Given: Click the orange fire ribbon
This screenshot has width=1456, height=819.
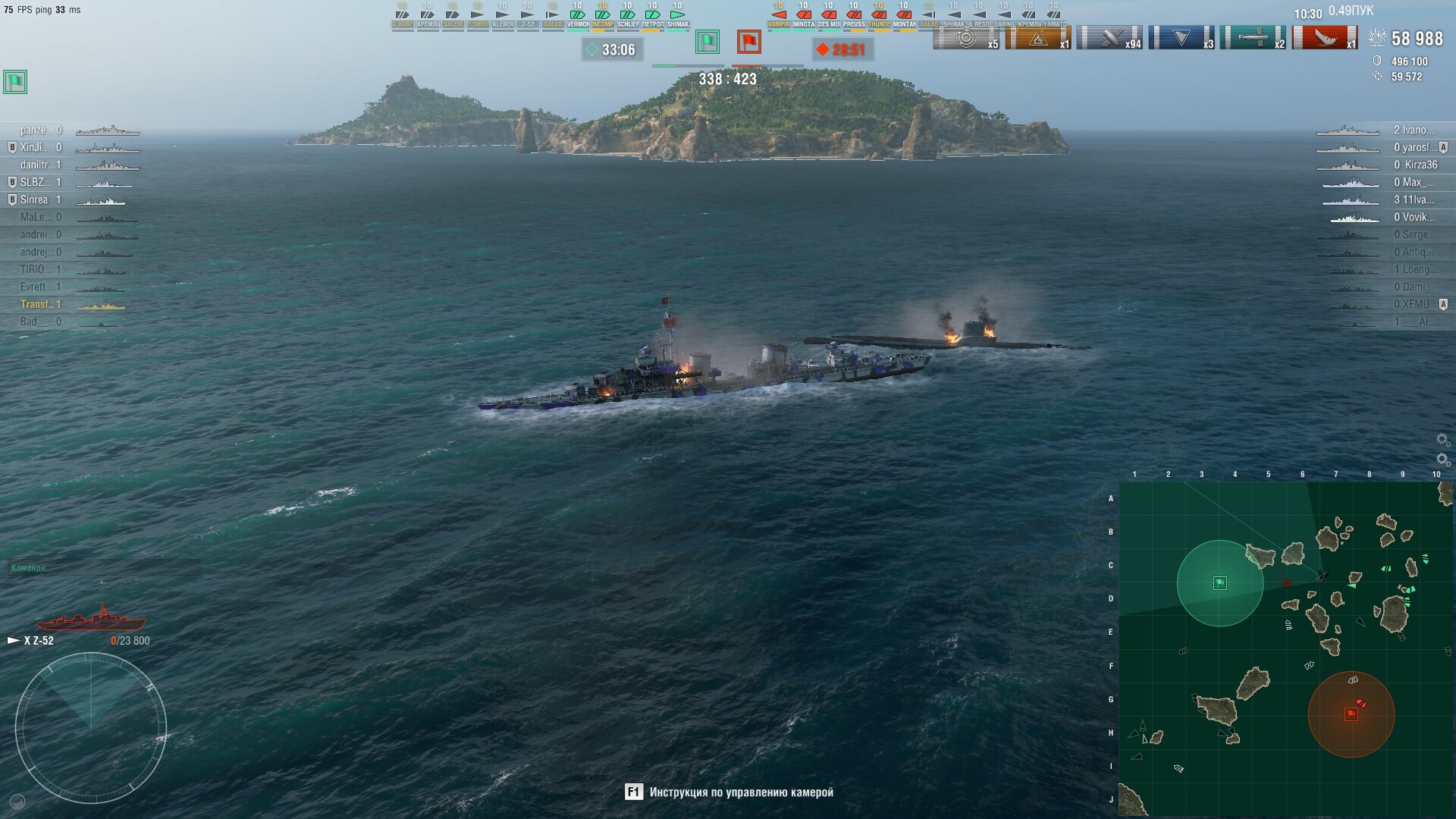Looking at the screenshot, I should (x=1038, y=38).
